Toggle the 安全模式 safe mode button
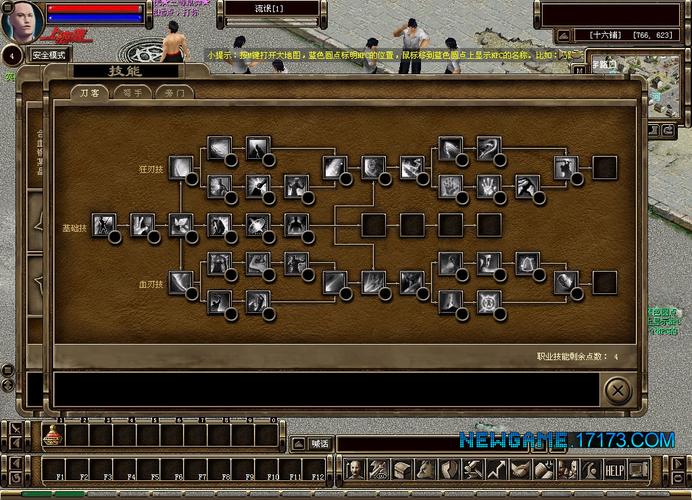 click(x=49, y=56)
